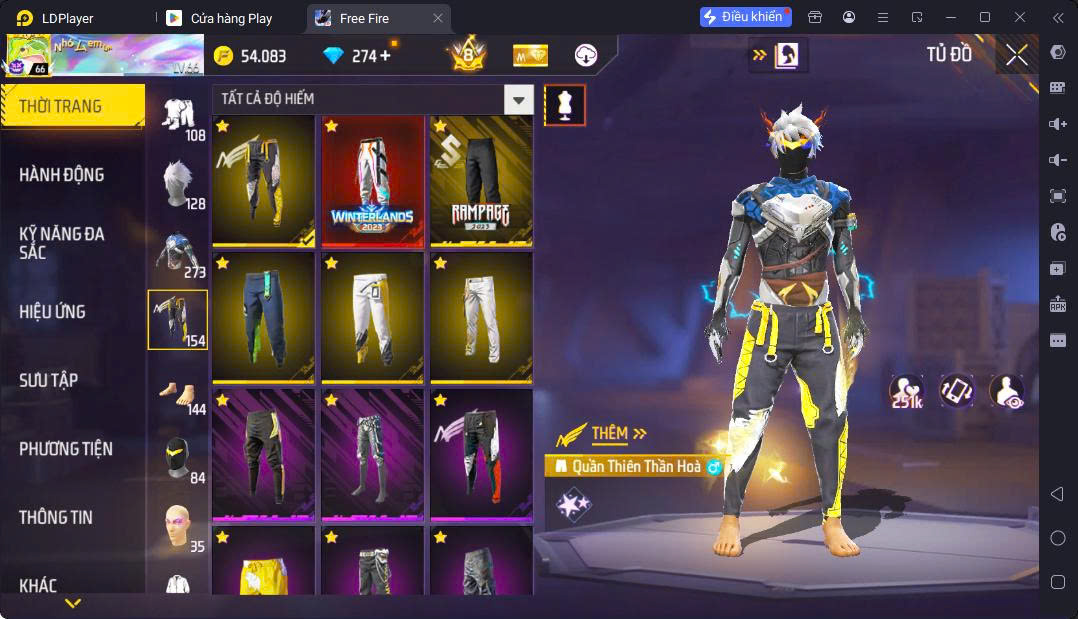Select the Sưu Tập category
Screen dimensions: 1078x619
(48, 380)
